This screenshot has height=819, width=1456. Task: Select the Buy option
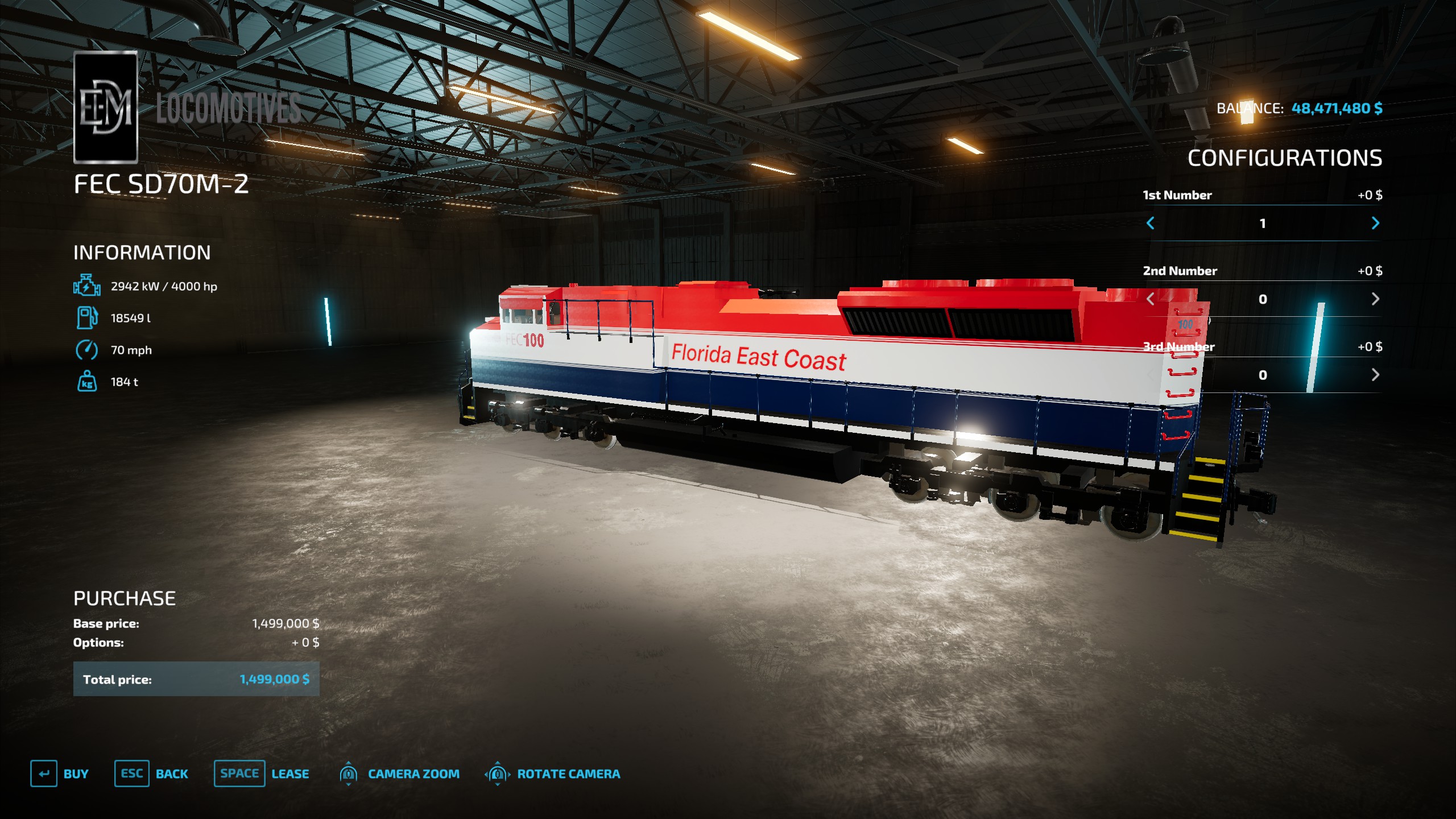[76, 773]
